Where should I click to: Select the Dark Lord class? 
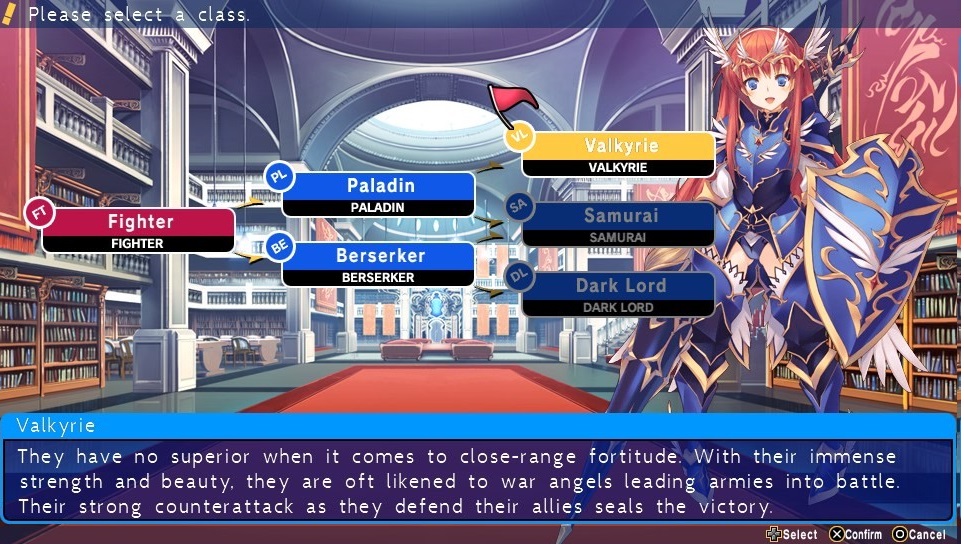(619, 294)
